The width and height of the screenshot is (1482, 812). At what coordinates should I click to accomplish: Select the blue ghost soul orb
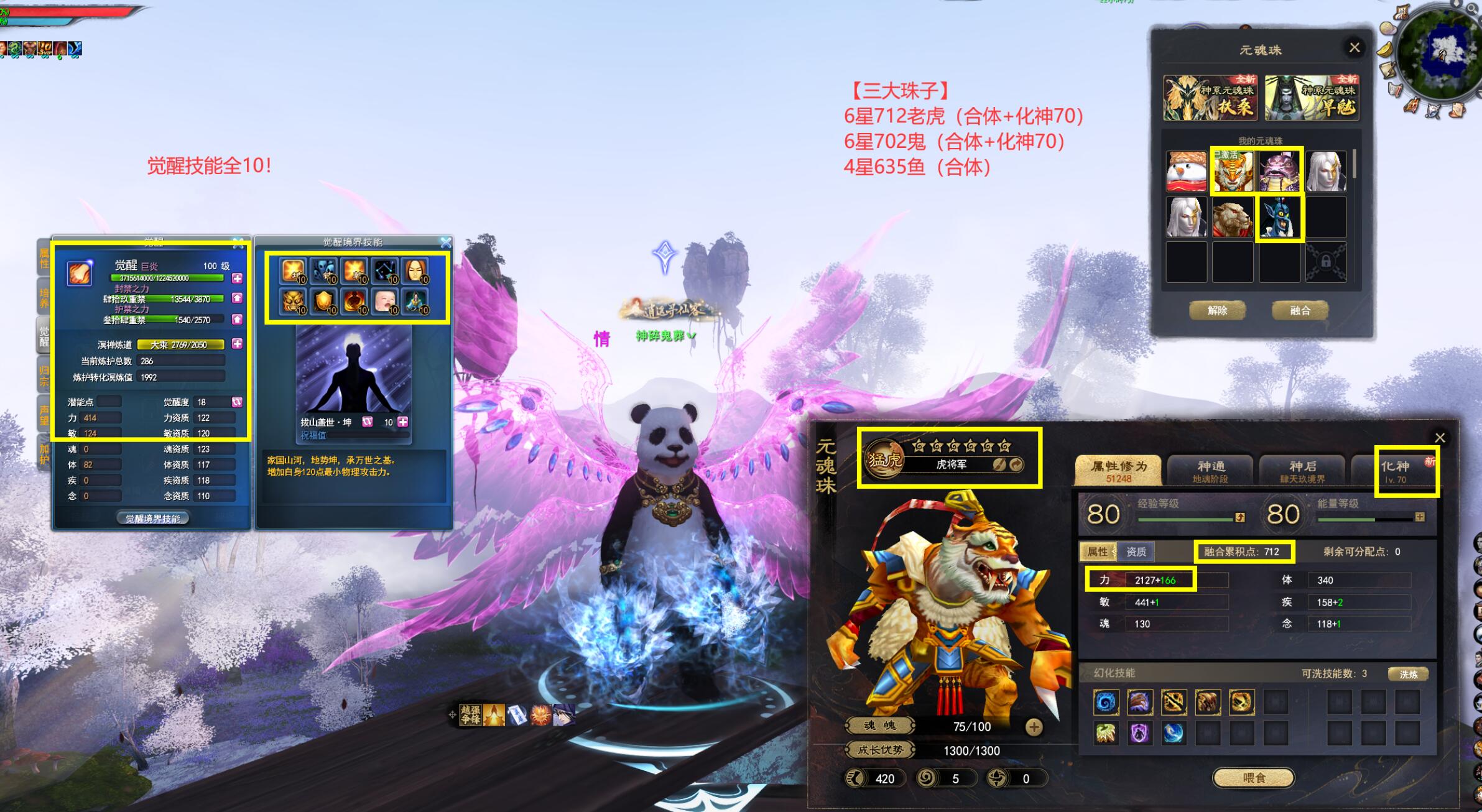click(1279, 218)
